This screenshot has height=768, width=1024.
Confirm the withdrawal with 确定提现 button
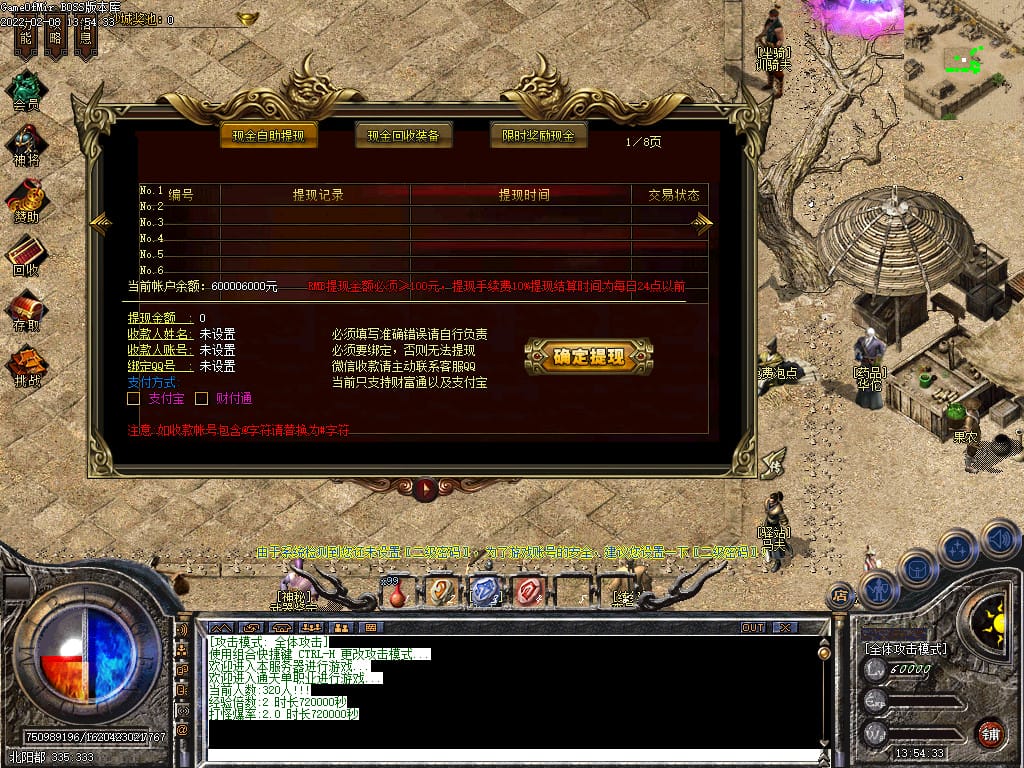(x=589, y=356)
